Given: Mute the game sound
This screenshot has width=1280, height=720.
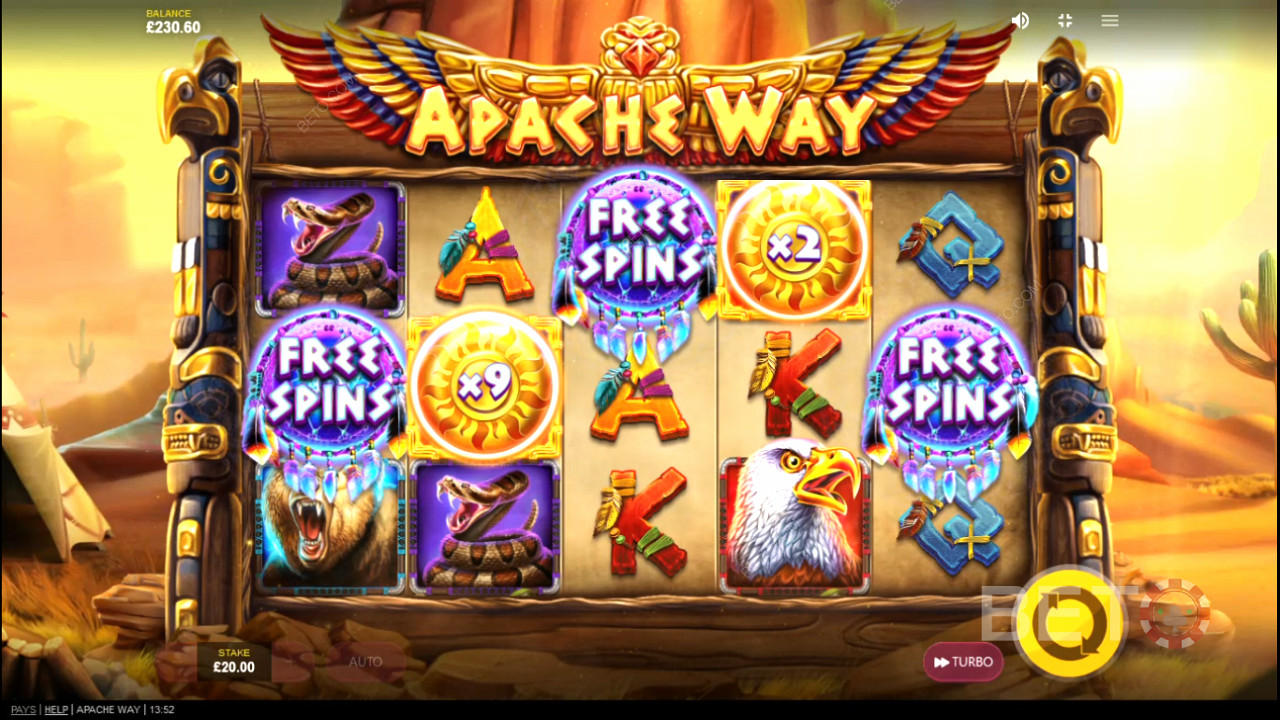Looking at the screenshot, I should point(1020,21).
